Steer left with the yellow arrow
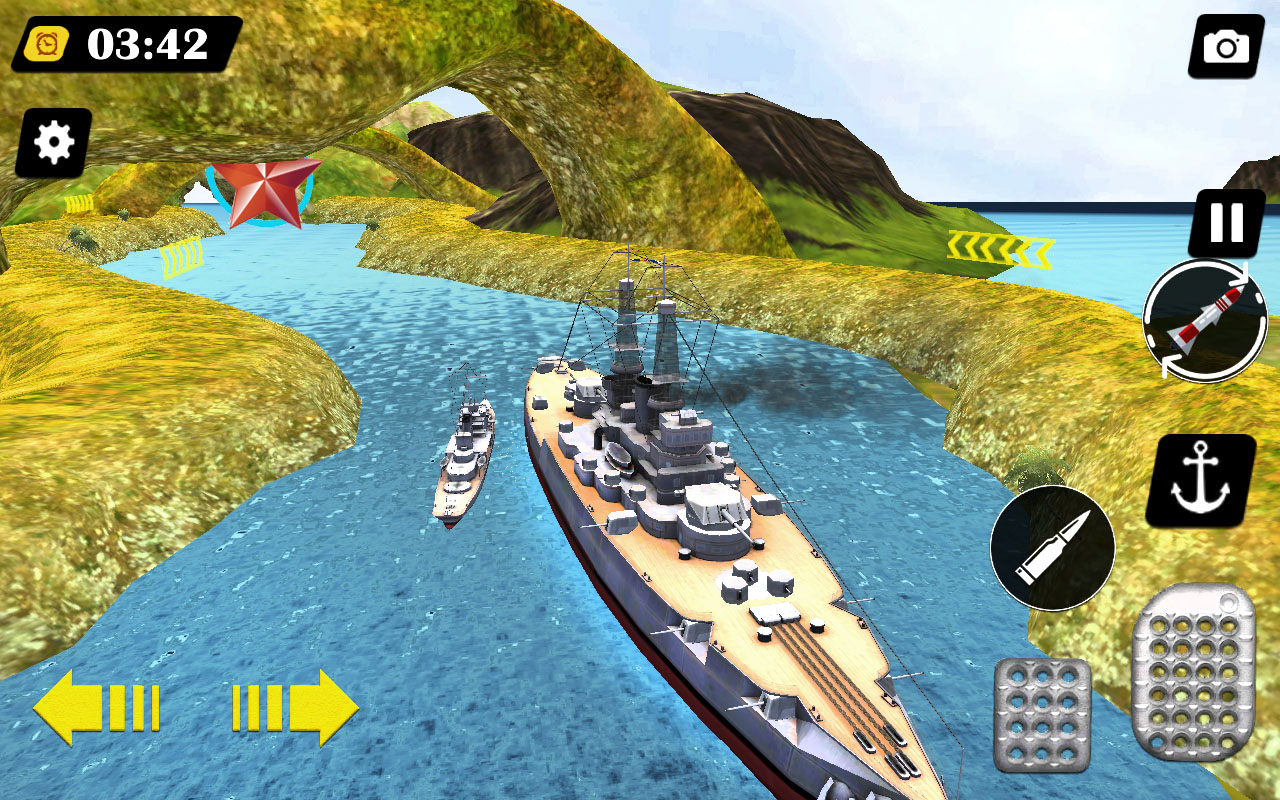1280x800 pixels. pyautogui.click(x=95, y=708)
